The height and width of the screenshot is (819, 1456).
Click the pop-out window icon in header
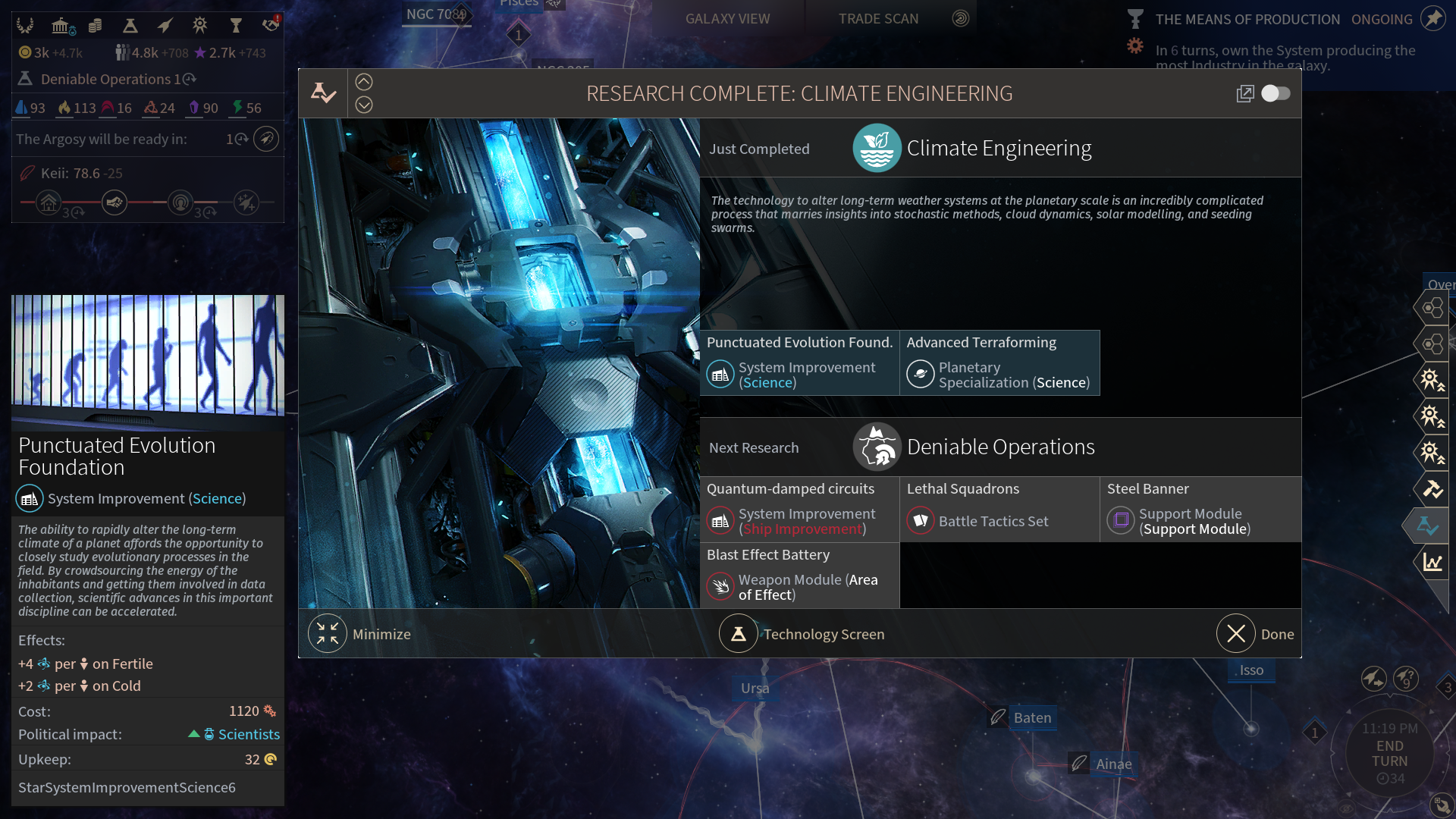click(1244, 93)
